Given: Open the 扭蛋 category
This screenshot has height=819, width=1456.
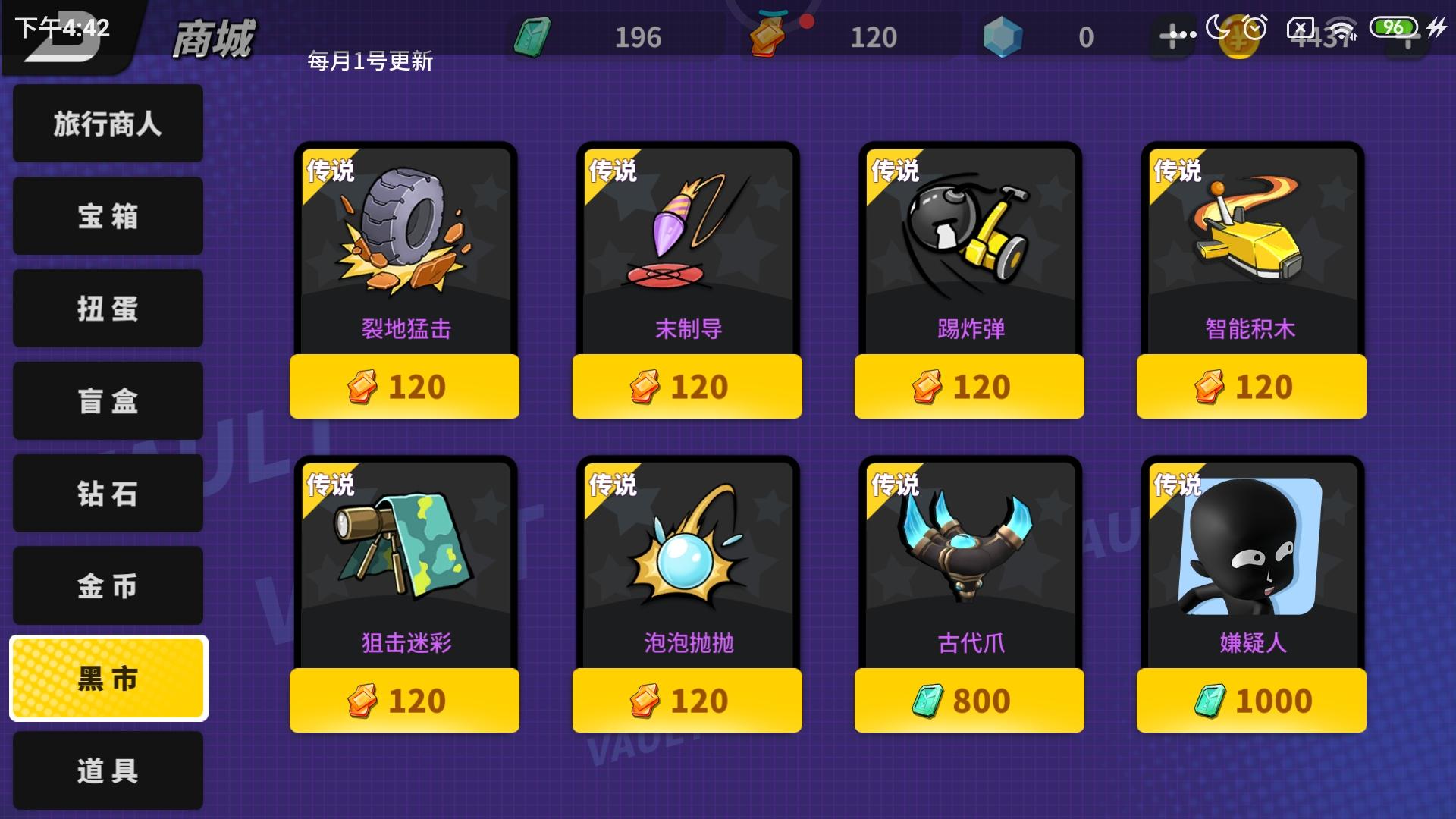Looking at the screenshot, I should (107, 308).
